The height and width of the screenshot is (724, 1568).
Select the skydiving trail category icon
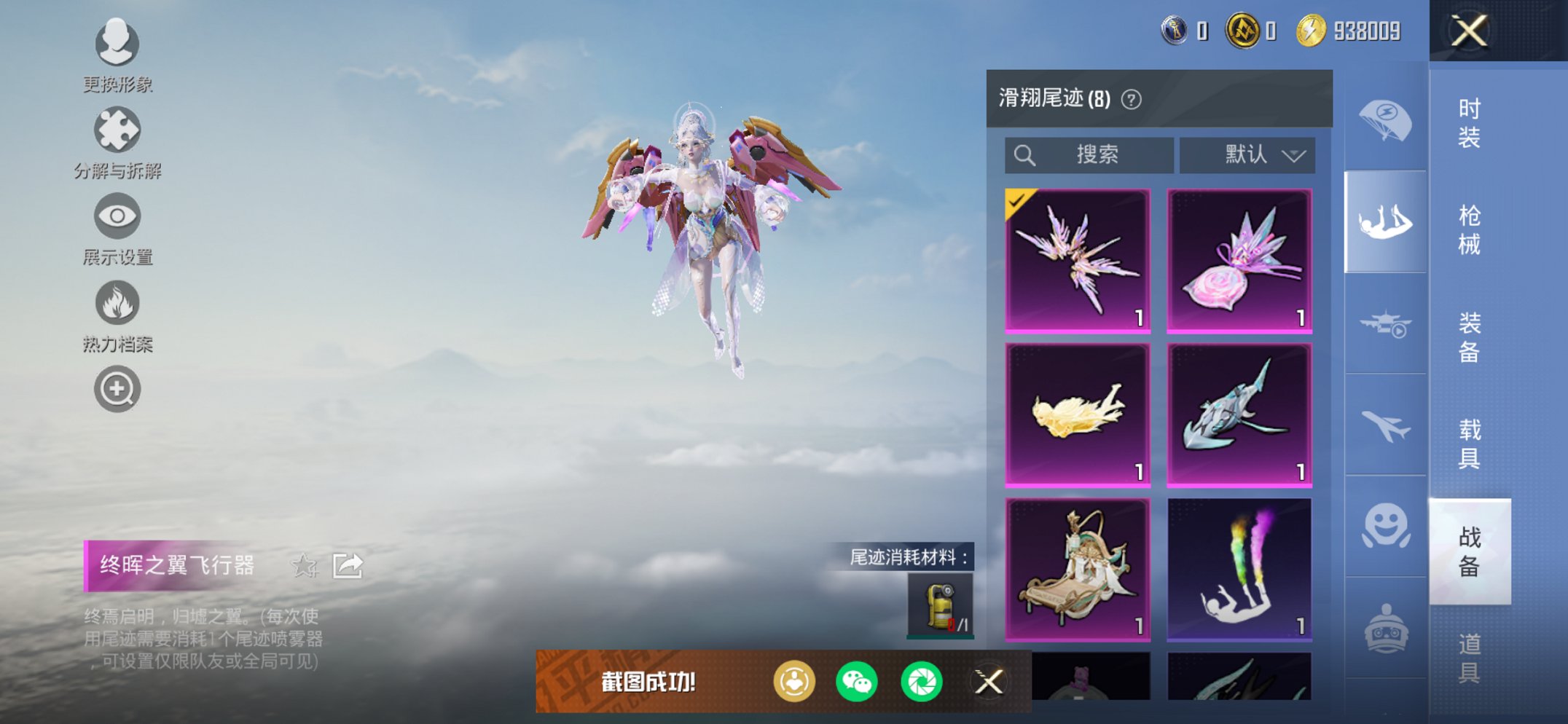tap(1385, 219)
